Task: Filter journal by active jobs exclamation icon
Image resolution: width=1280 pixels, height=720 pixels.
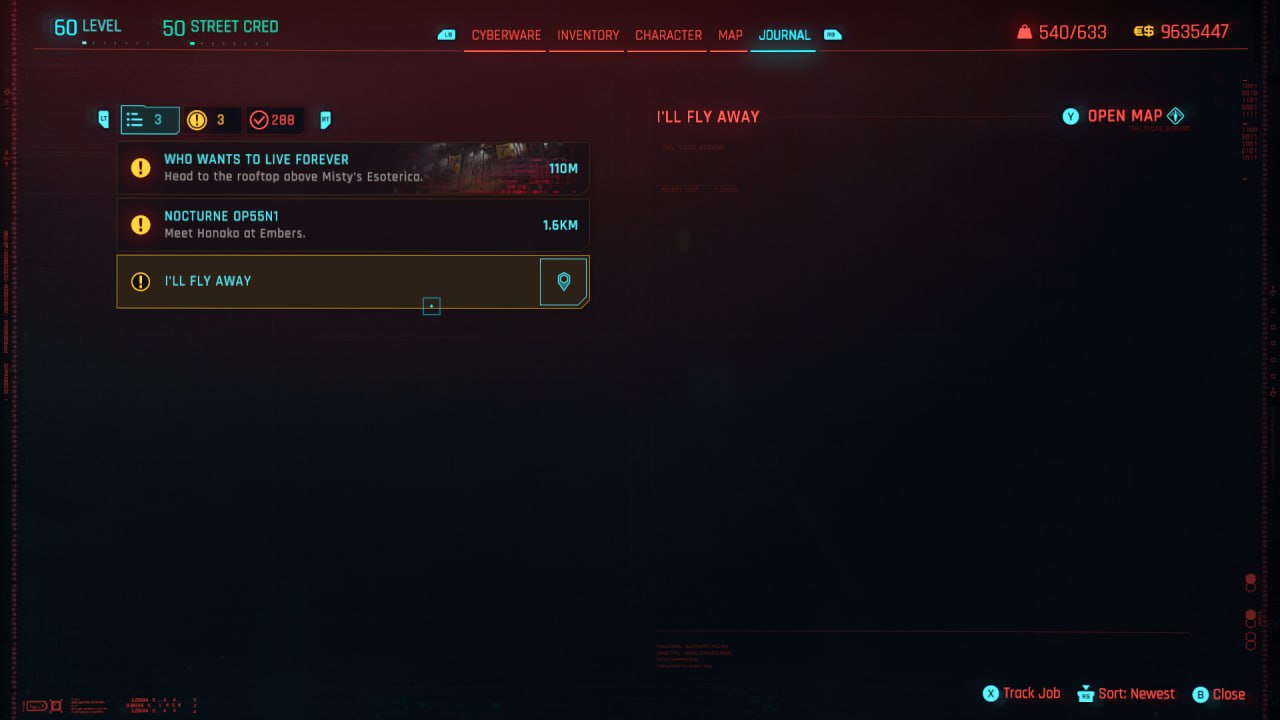Action: [x=210, y=120]
